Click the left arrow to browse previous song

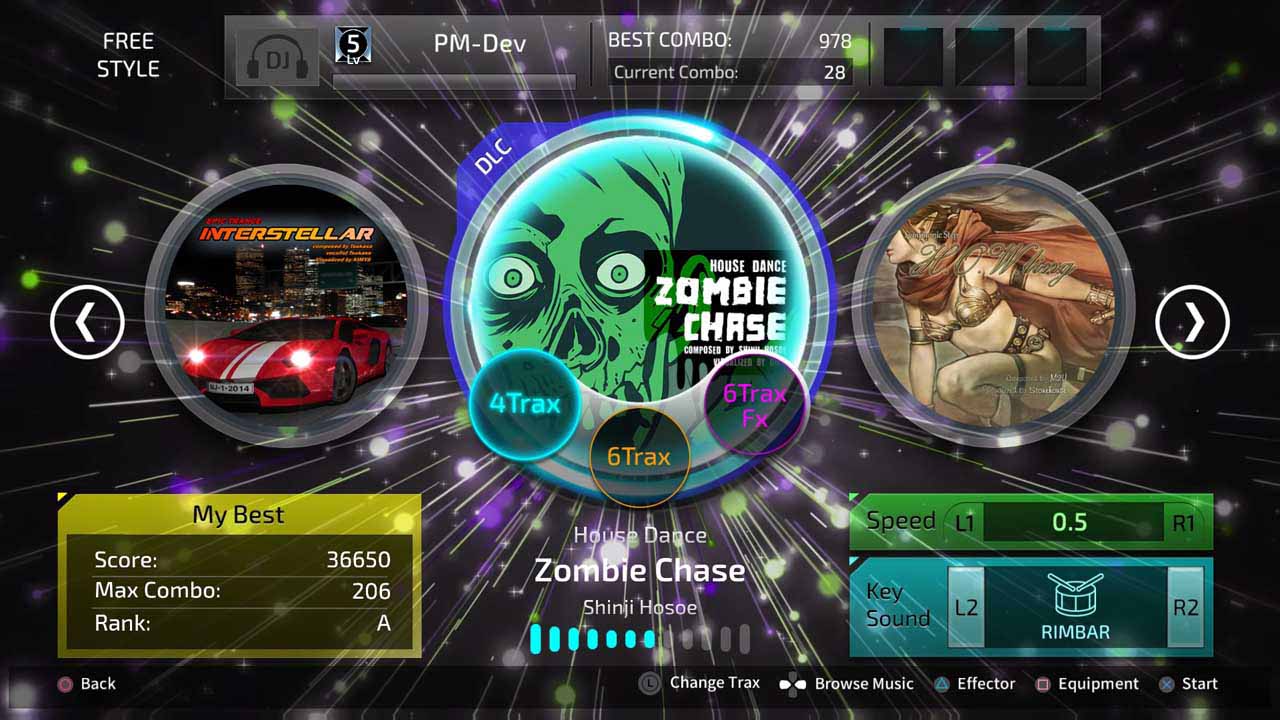click(88, 320)
